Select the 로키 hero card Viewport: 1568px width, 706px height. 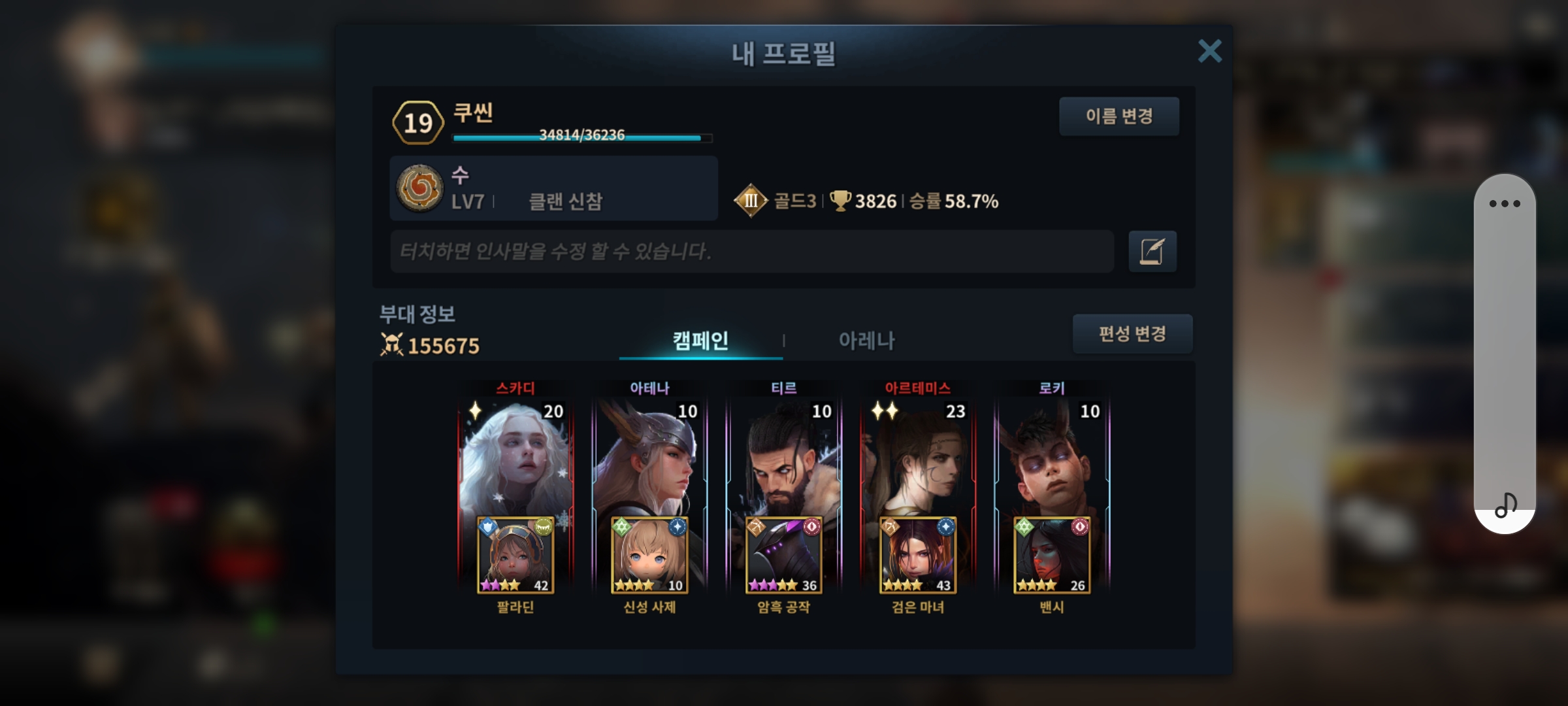tap(1051, 458)
